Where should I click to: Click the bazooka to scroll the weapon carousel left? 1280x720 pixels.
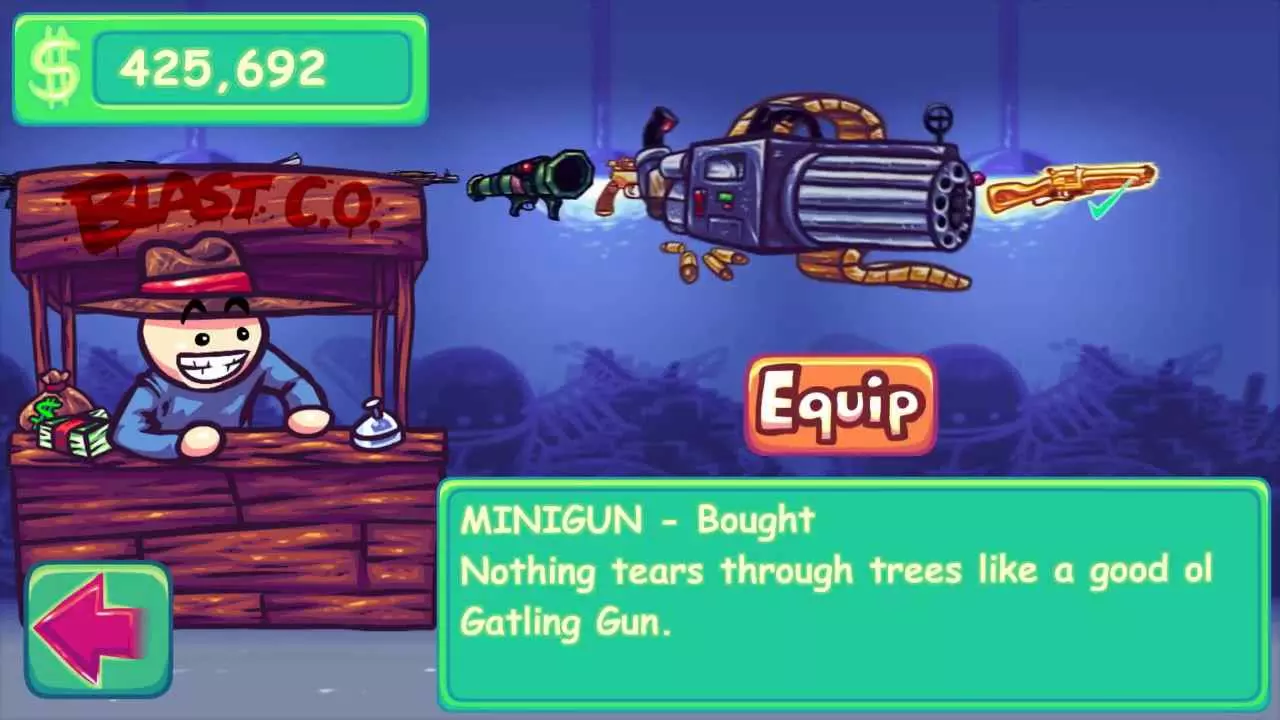click(x=530, y=185)
